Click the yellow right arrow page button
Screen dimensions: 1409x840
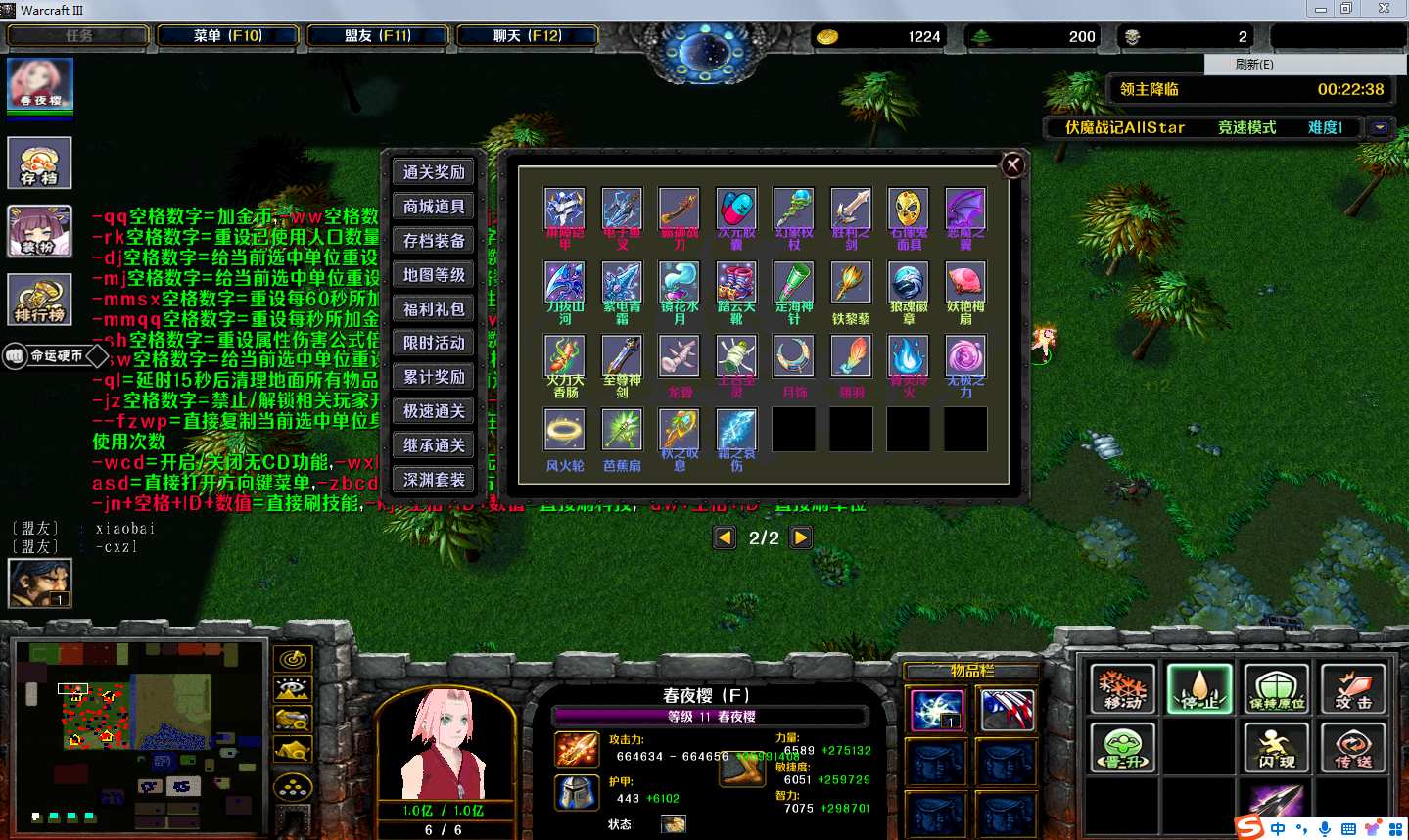click(x=801, y=537)
